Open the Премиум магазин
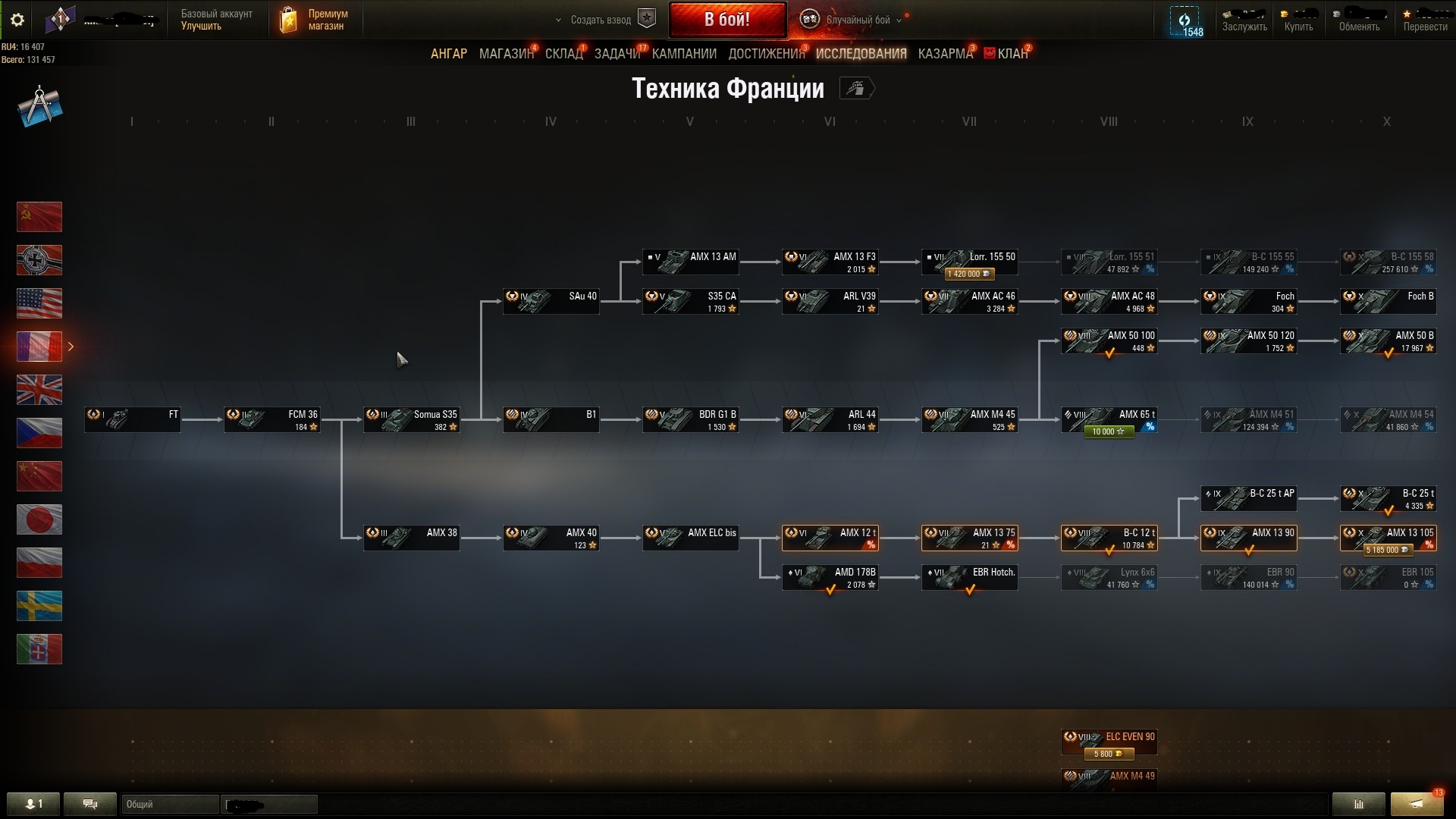 tap(315, 20)
